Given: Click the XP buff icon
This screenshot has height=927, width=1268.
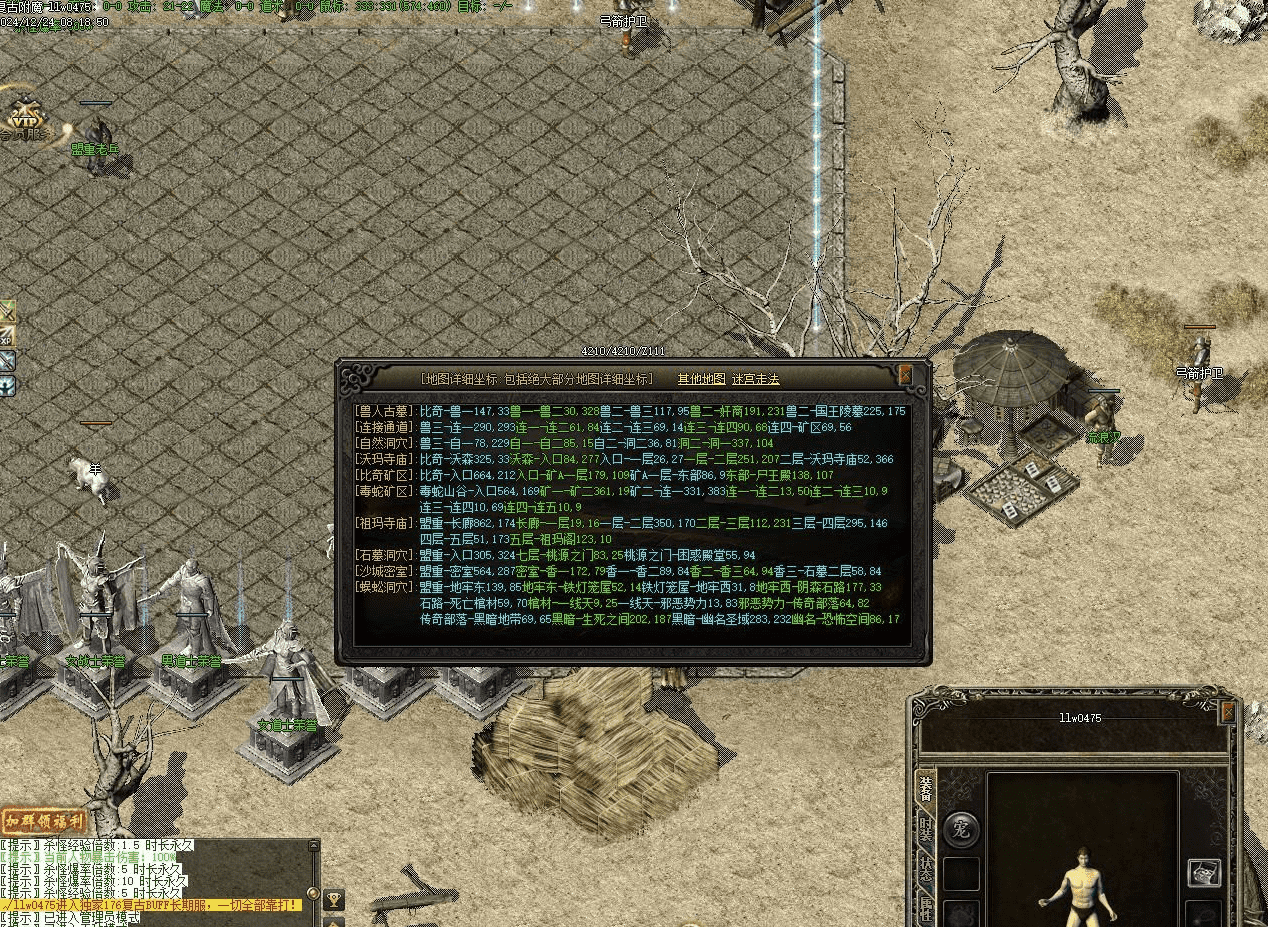Looking at the screenshot, I should 7,336.
